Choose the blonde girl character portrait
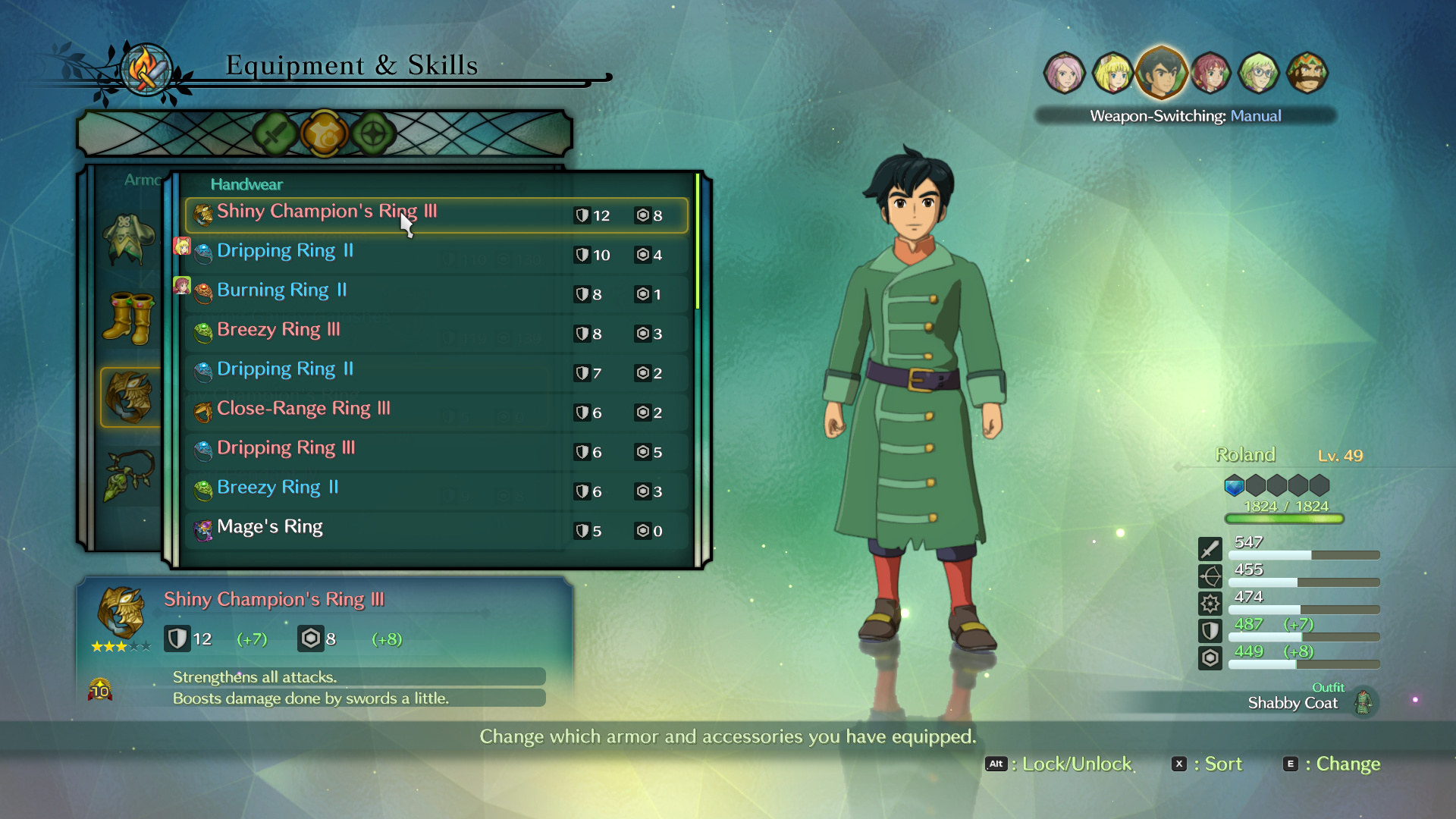1456x819 pixels. click(1112, 74)
